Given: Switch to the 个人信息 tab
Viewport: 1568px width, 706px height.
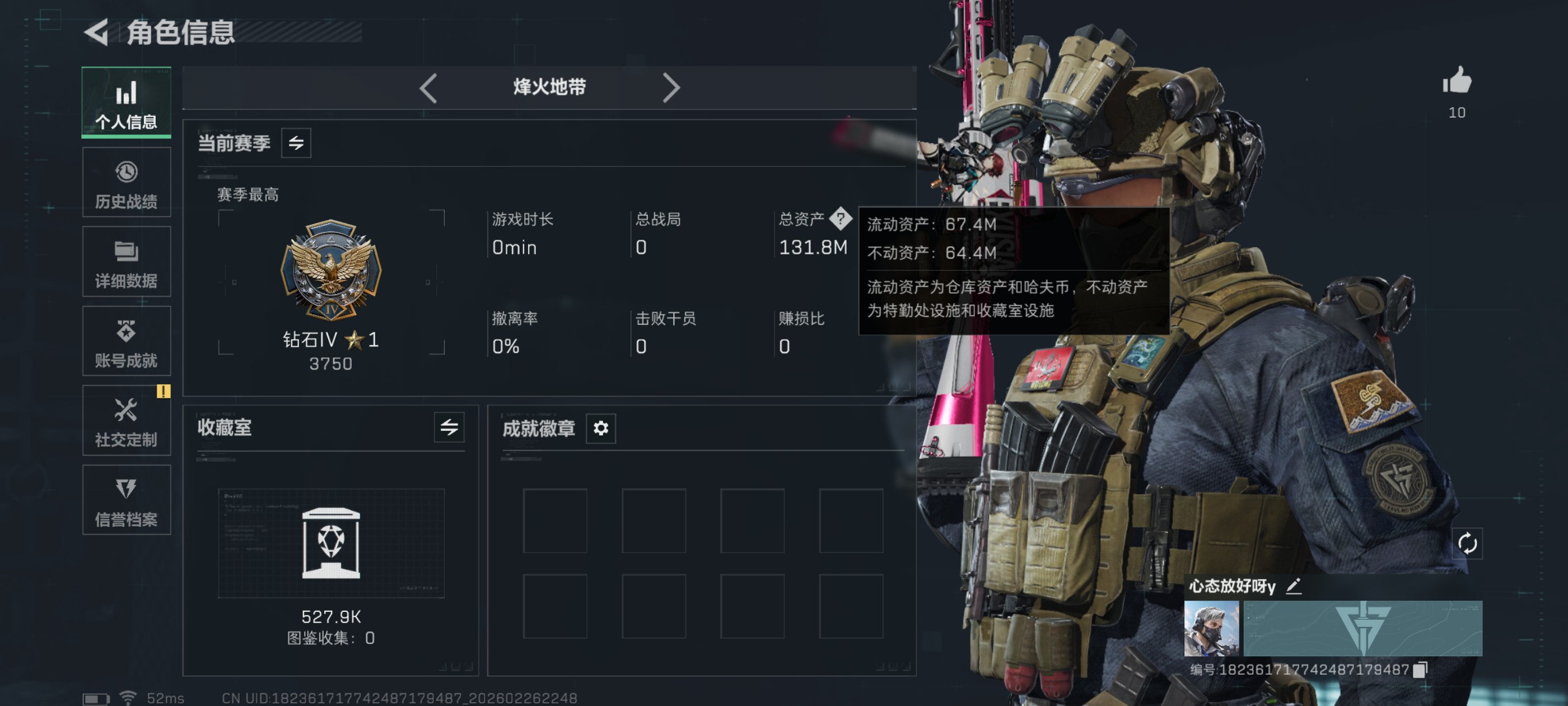Looking at the screenshot, I should pyautogui.click(x=126, y=103).
